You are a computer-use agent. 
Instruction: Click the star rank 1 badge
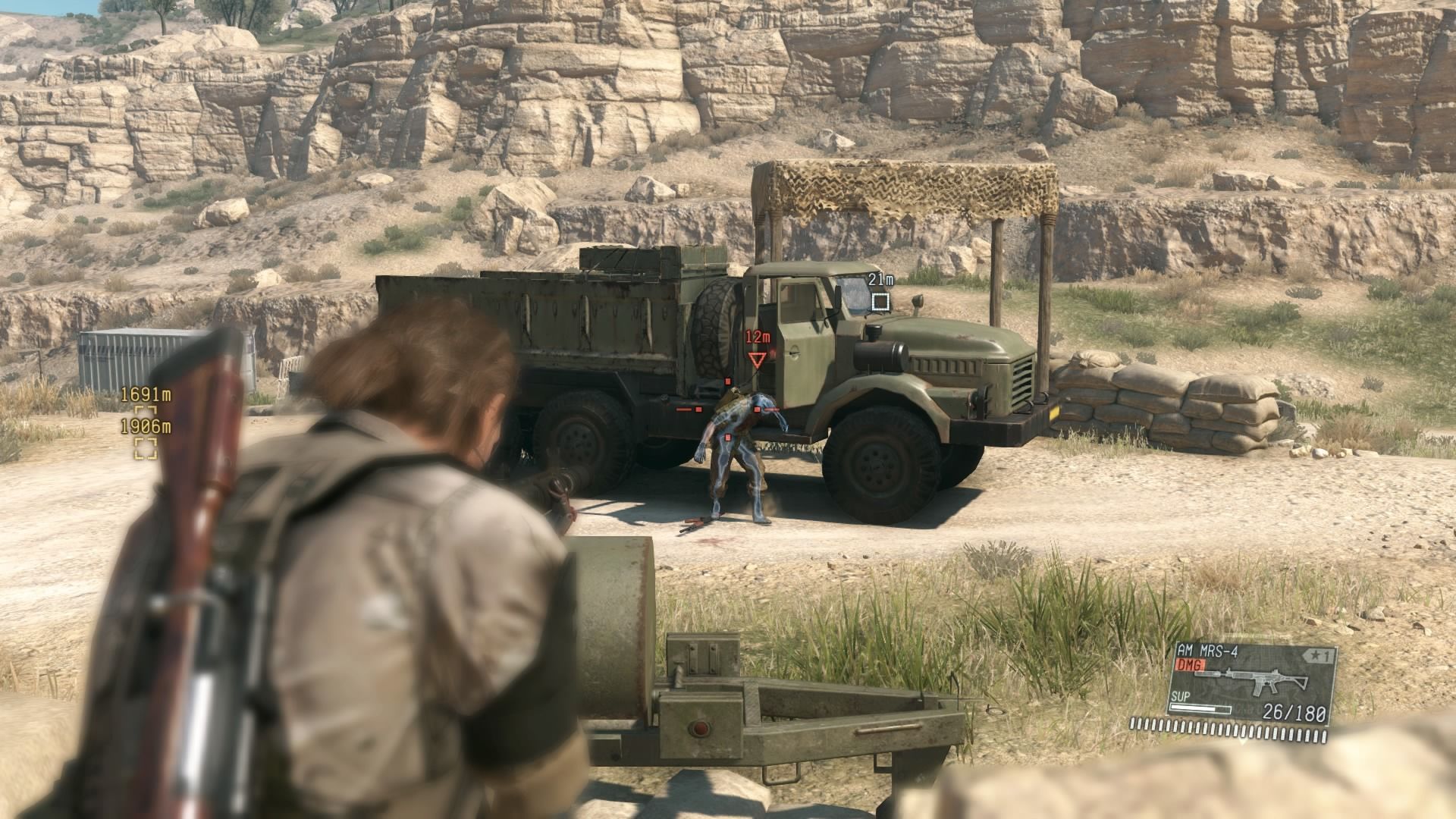coord(1316,655)
